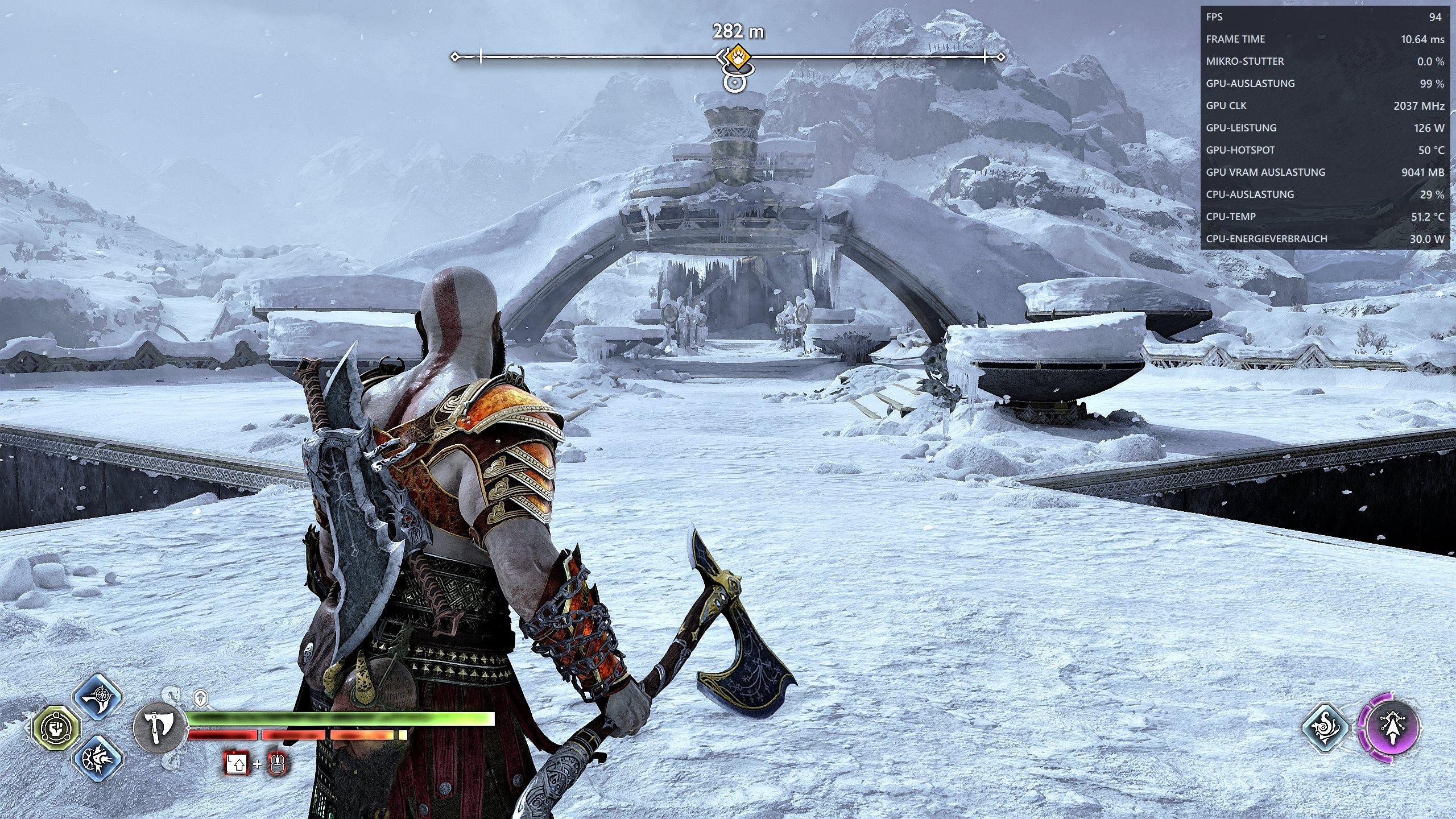
Task: Trigger the upper blue axe runic attack
Action: [x=99, y=697]
